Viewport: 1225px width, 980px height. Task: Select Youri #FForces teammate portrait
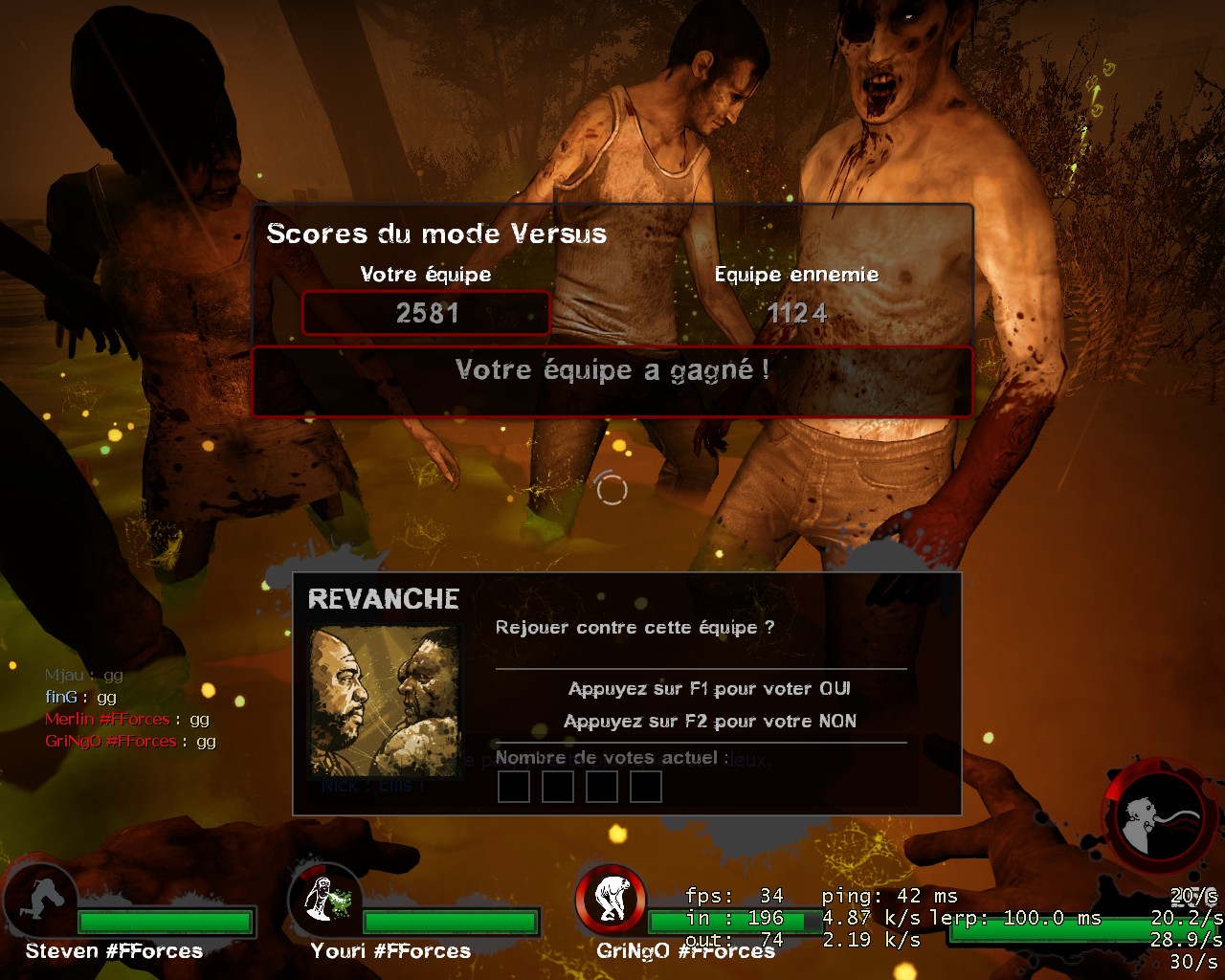(x=323, y=900)
